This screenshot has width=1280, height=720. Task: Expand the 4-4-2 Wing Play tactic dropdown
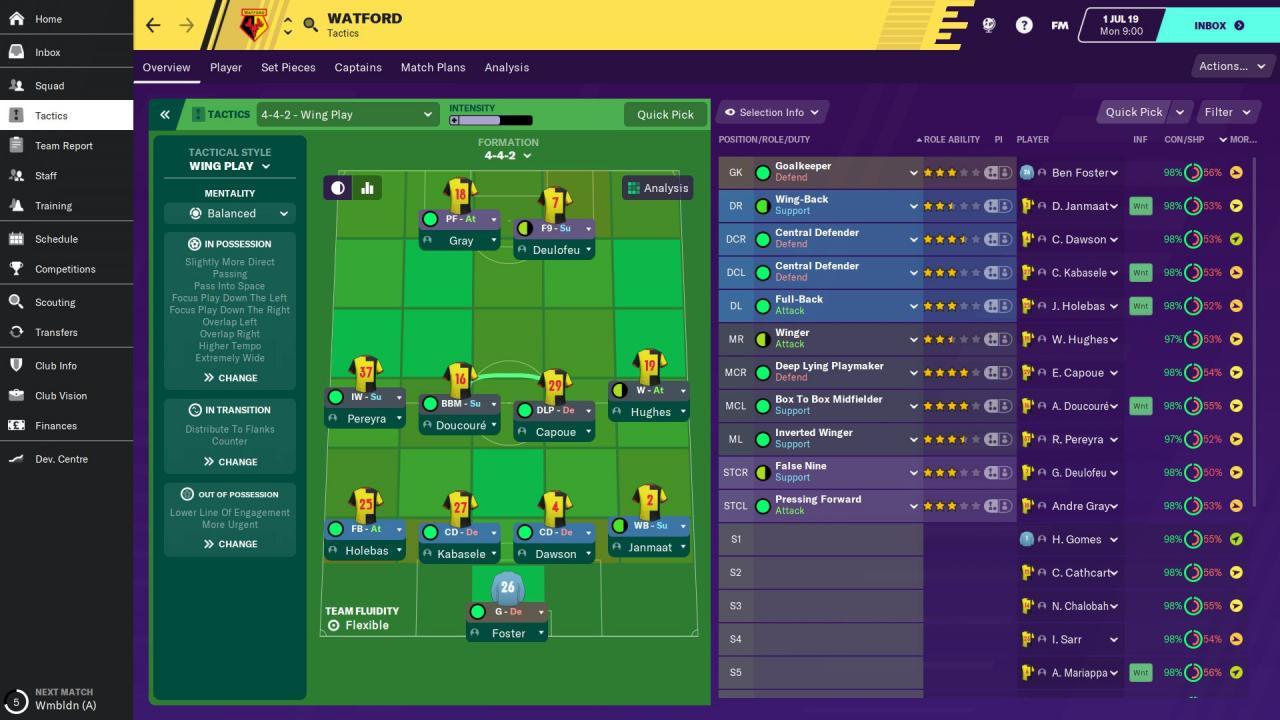tap(346, 114)
